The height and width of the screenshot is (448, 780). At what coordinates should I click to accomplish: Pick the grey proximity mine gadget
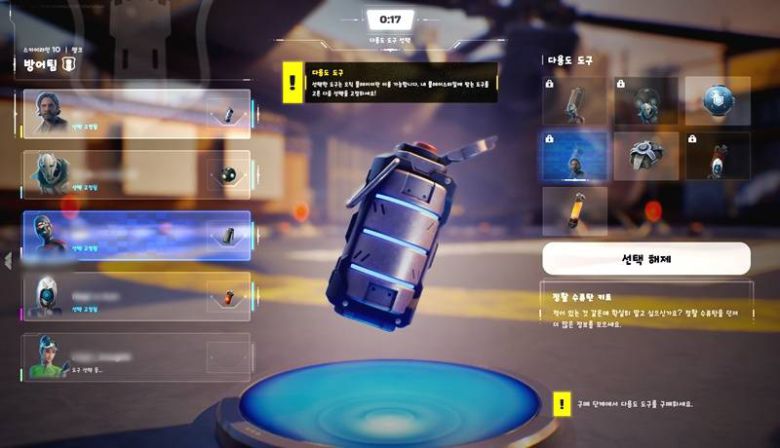[x=646, y=156]
